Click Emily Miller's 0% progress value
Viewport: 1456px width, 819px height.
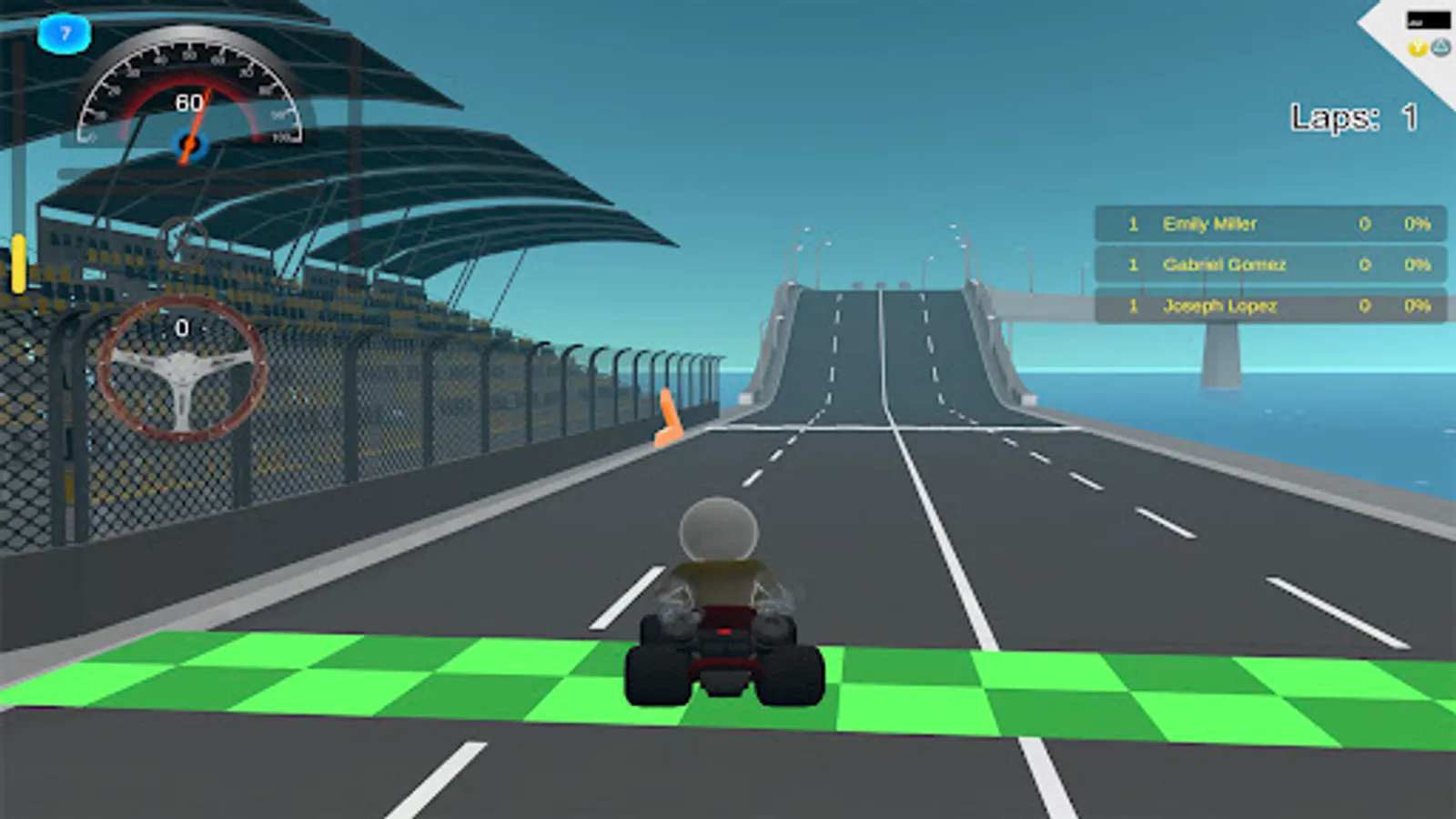[x=1416, y=225]
